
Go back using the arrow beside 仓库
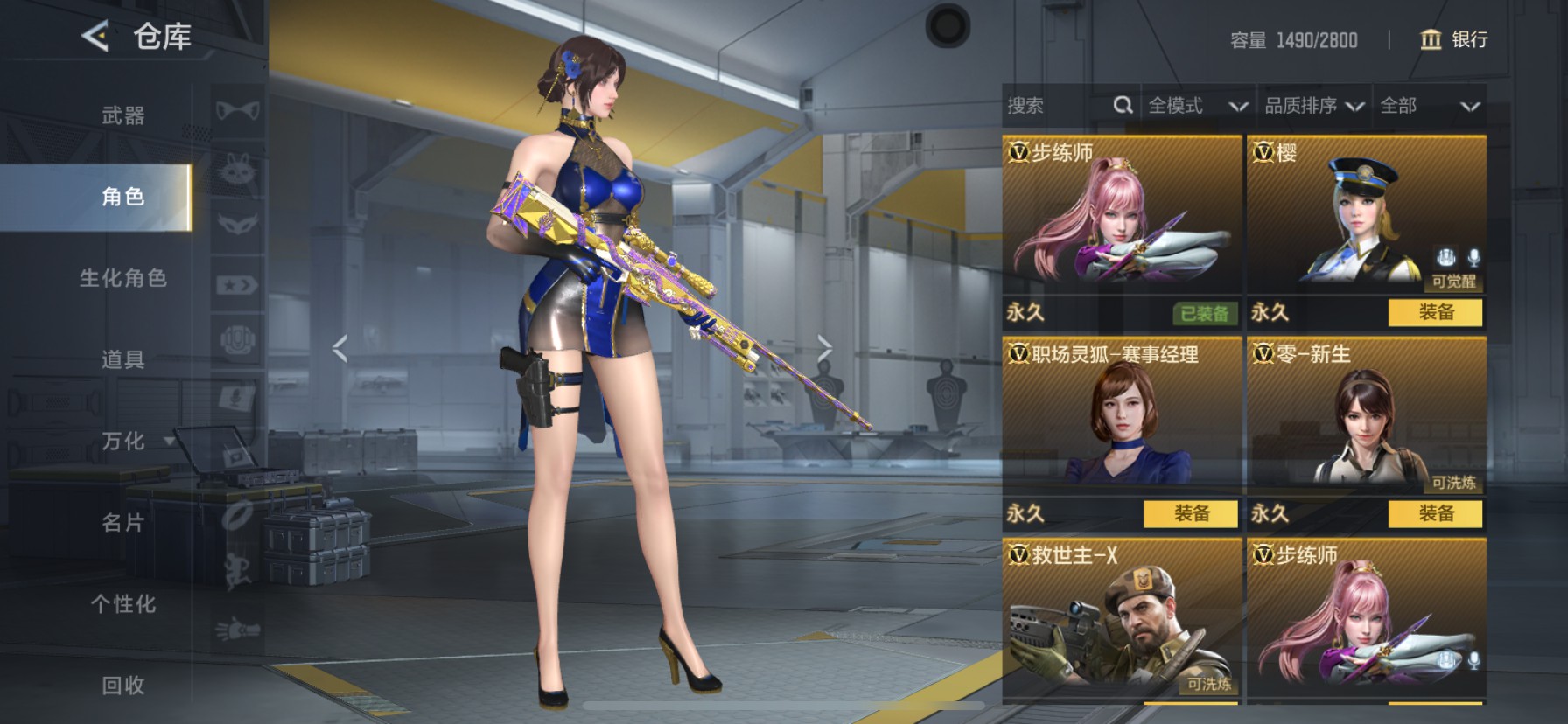[94, 37]
